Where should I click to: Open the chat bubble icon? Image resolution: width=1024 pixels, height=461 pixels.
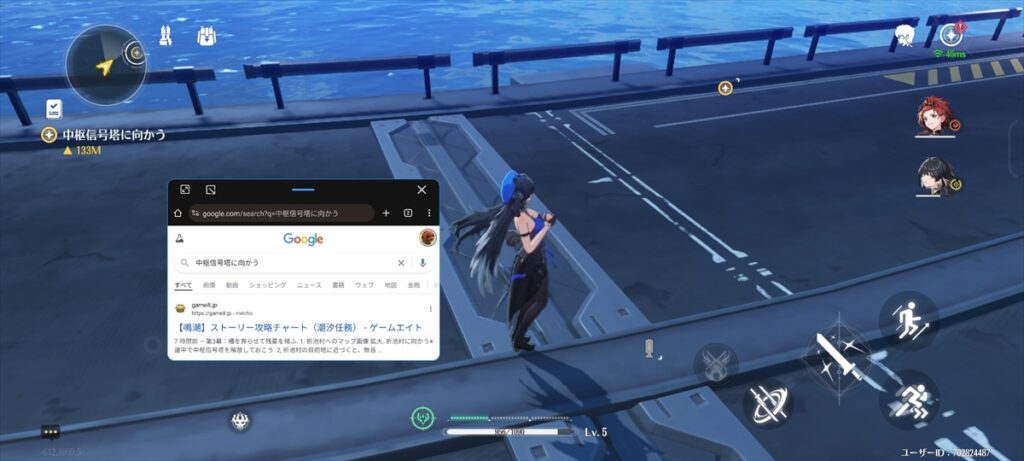click(51, 432)
